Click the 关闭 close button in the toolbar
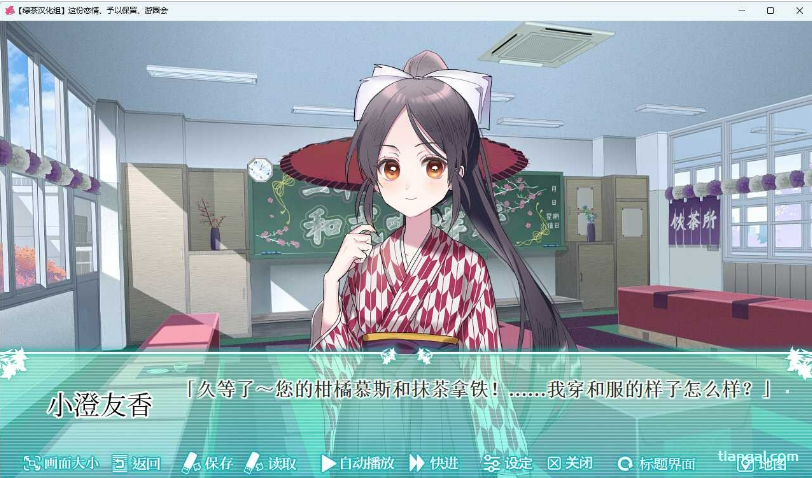Image resolution: width=812 pixels, height=478 pixels. pos(570,463)
